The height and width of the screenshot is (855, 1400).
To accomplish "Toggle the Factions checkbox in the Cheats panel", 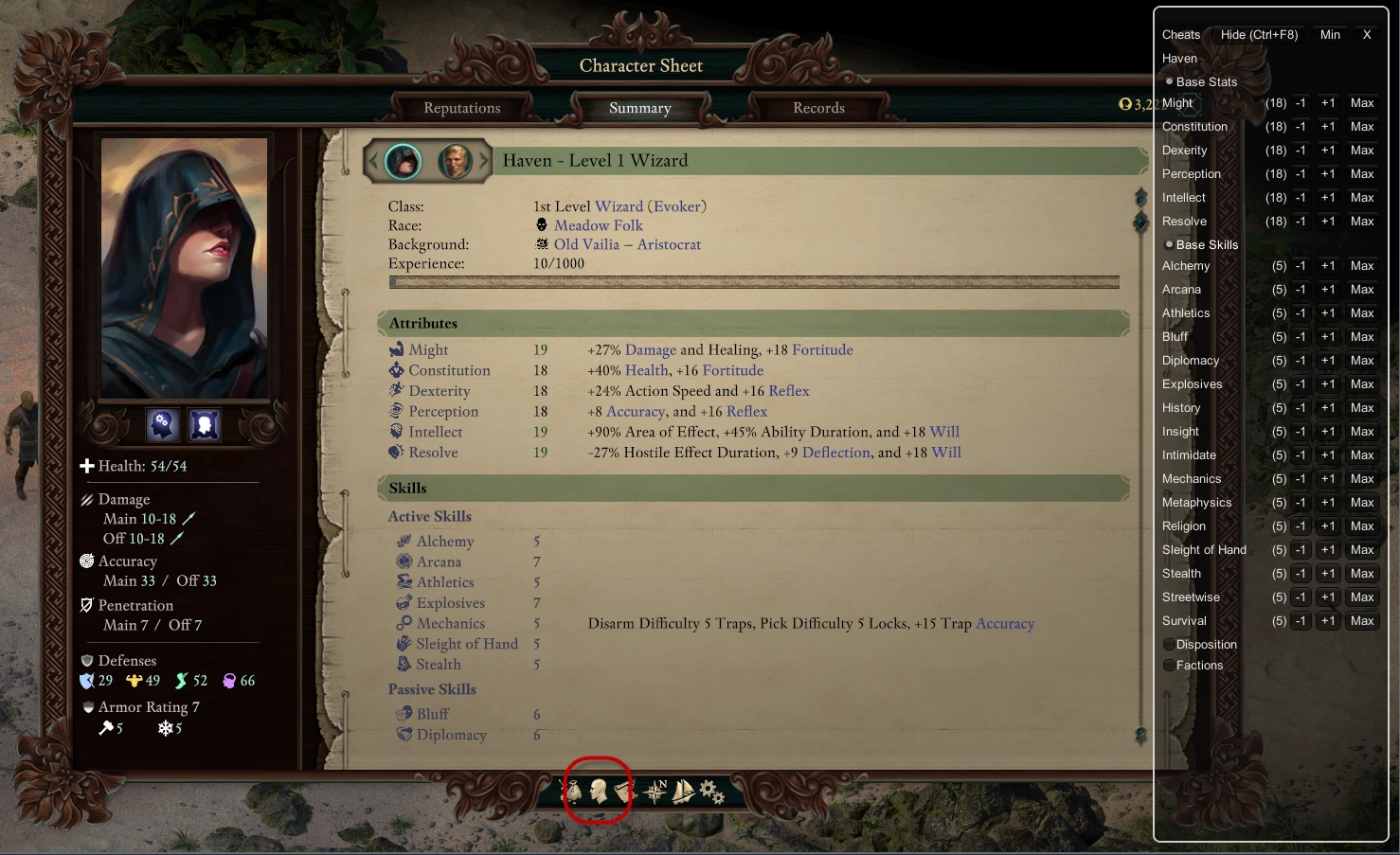I will point(1168,665).
